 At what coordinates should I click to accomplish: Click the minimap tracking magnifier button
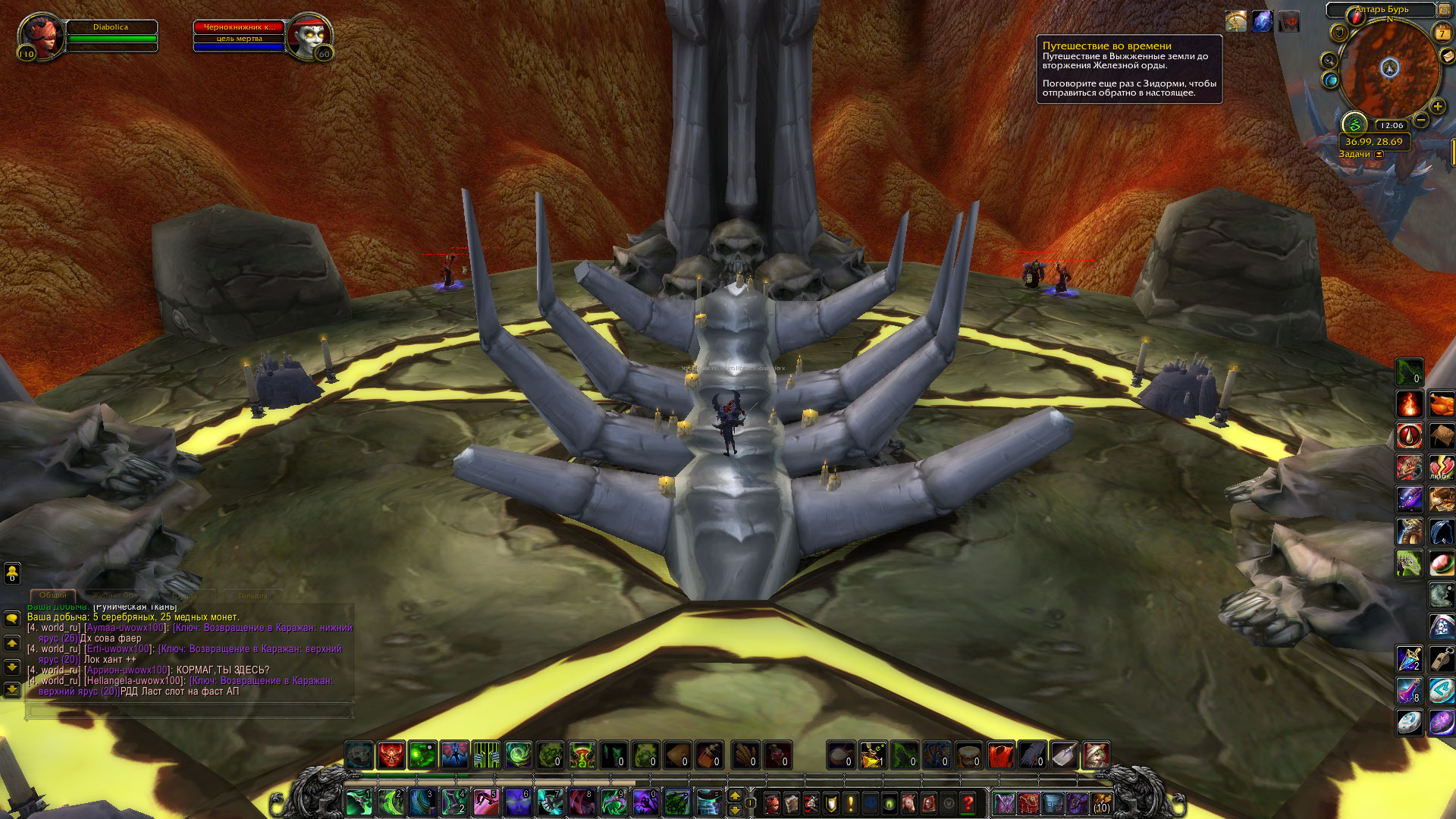(1329, 61)
